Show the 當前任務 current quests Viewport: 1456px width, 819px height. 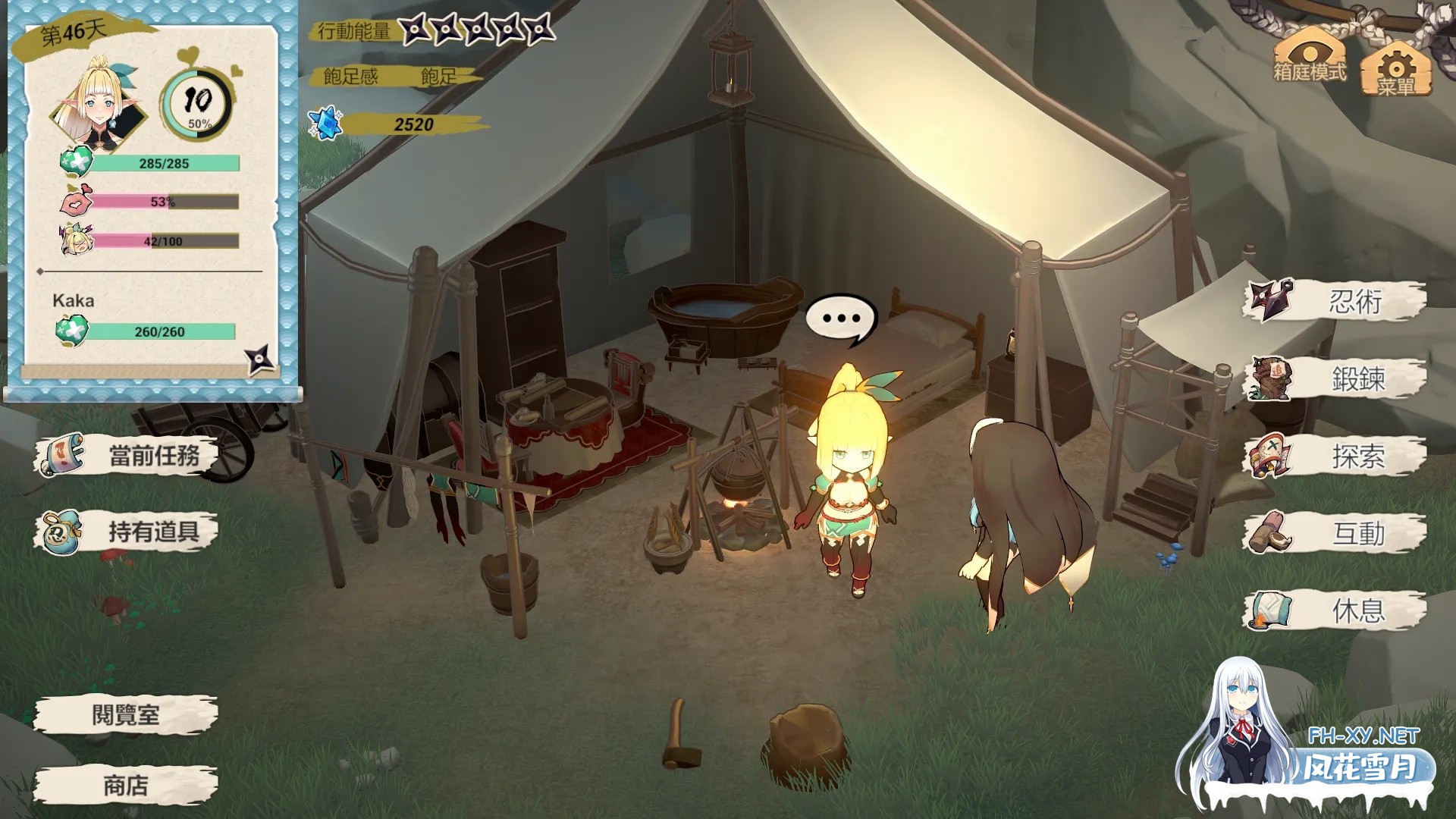[x=127, y=456]
